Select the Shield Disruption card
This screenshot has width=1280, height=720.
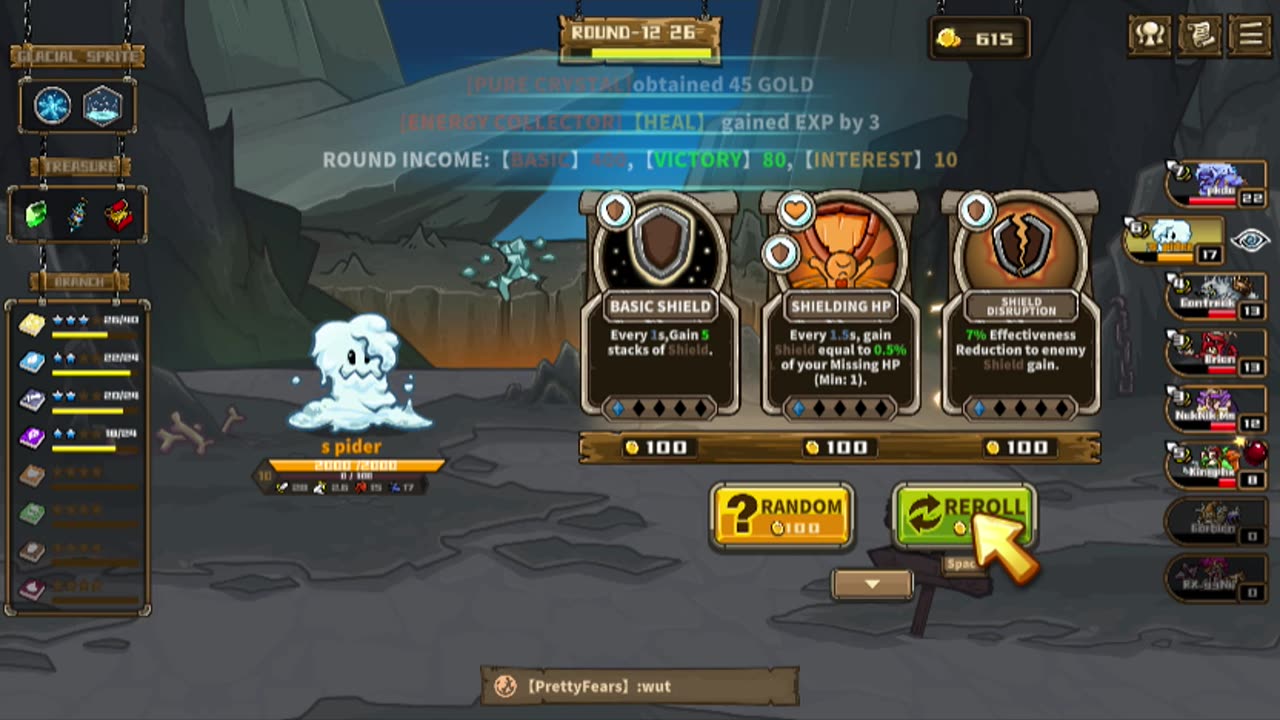[1020, 310]
